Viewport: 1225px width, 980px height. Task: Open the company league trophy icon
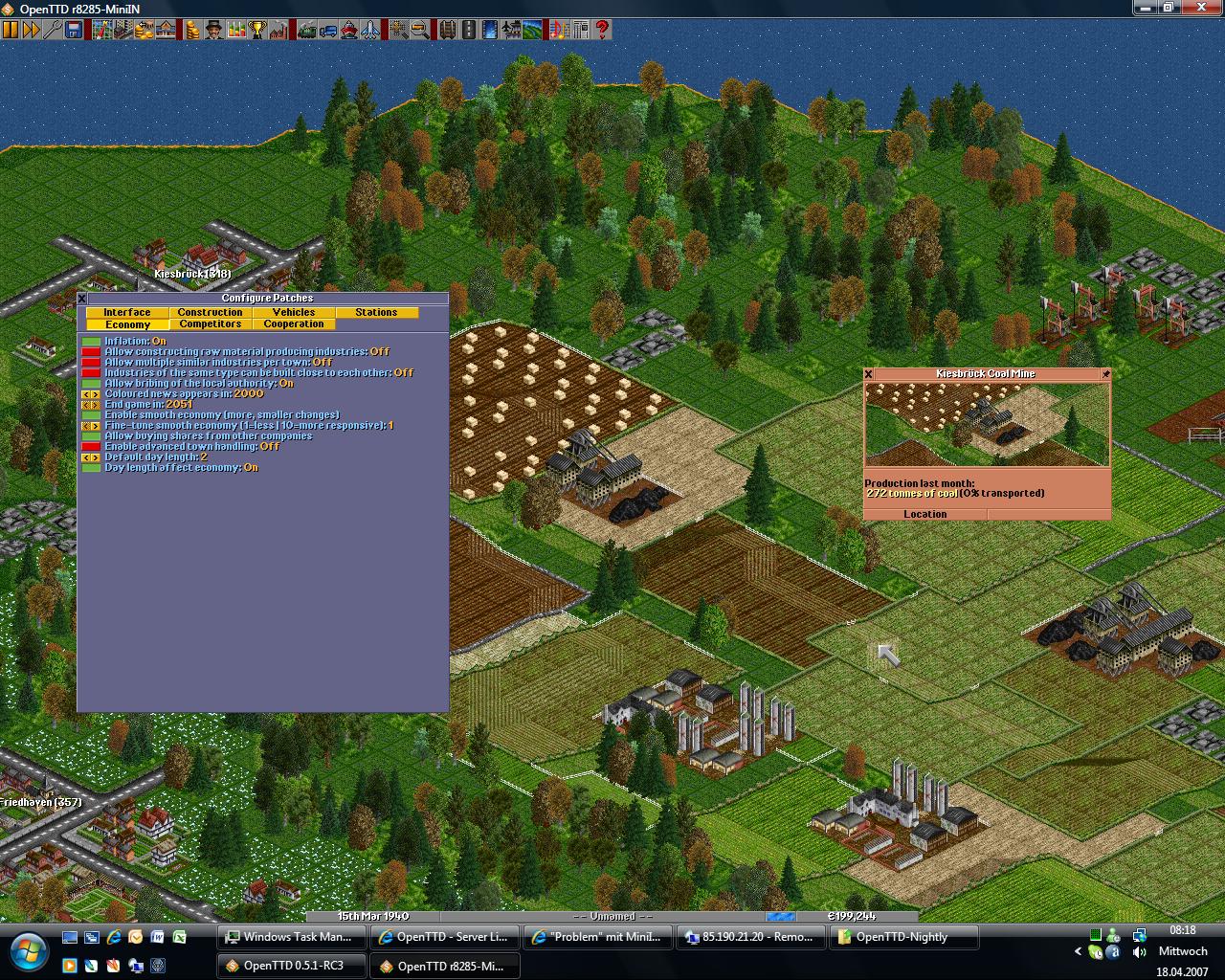point(256,30)
